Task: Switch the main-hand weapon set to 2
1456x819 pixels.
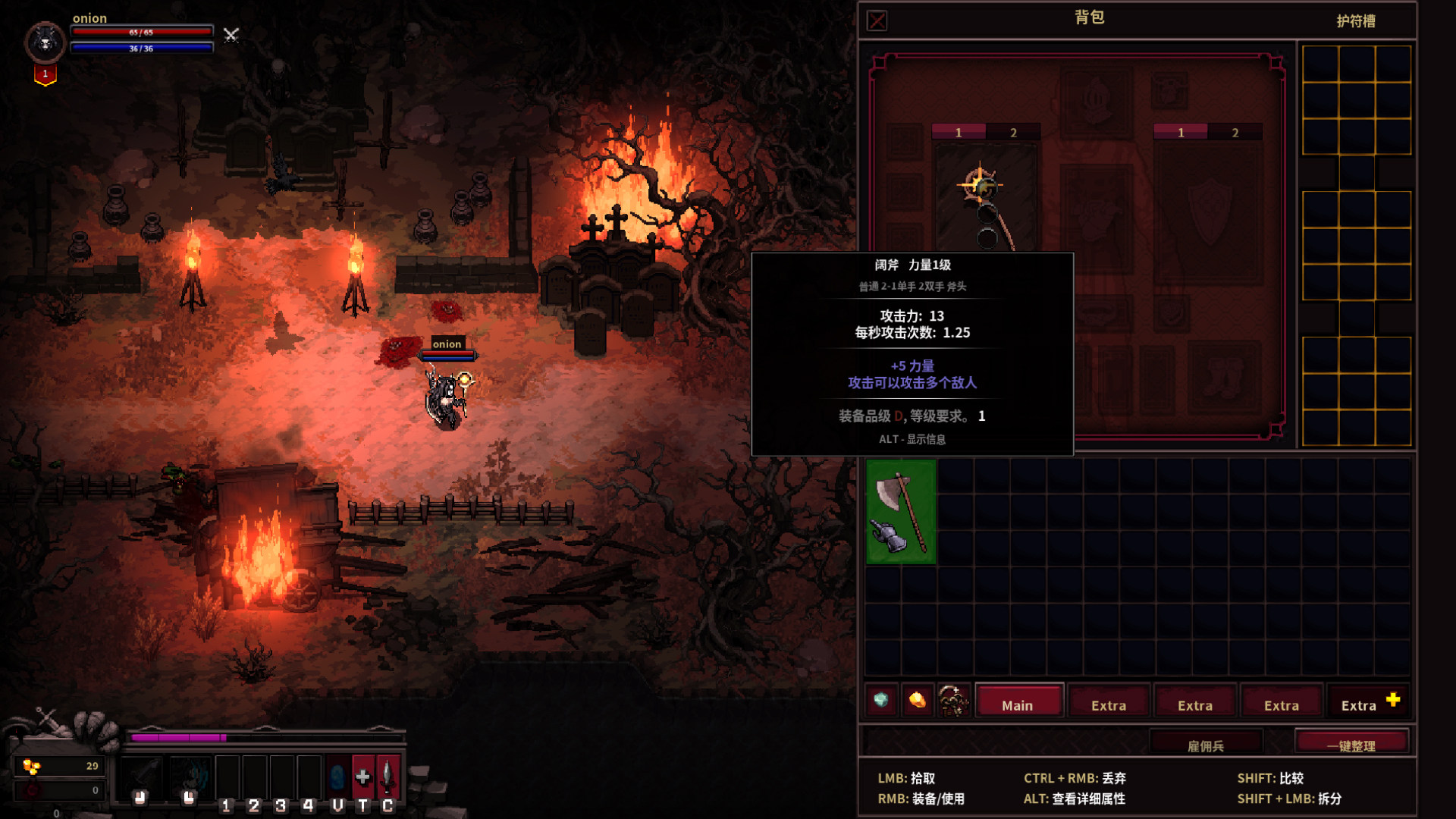Action: 1013,133
